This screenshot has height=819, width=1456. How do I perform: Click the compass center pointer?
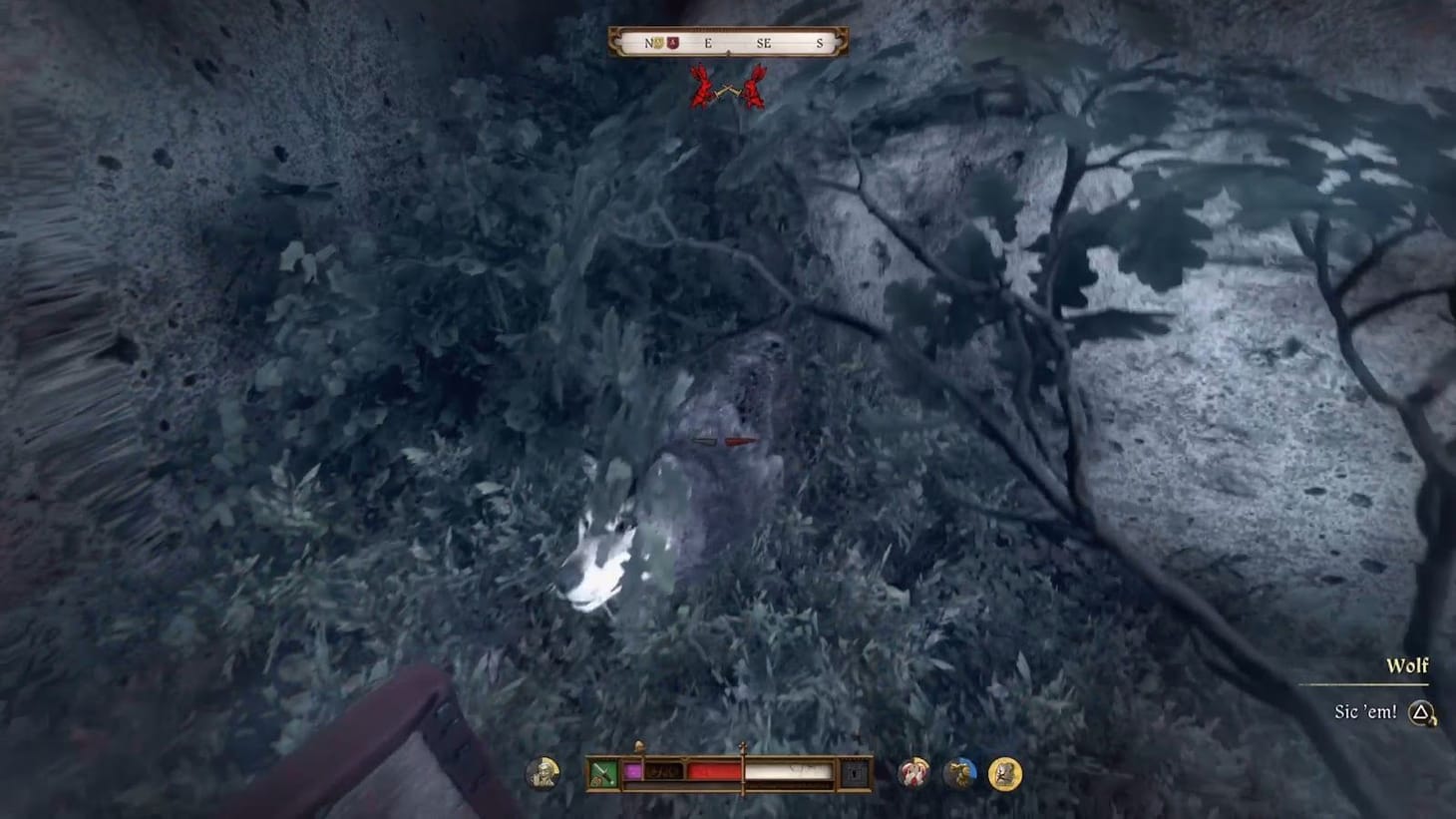coord(729,52)
